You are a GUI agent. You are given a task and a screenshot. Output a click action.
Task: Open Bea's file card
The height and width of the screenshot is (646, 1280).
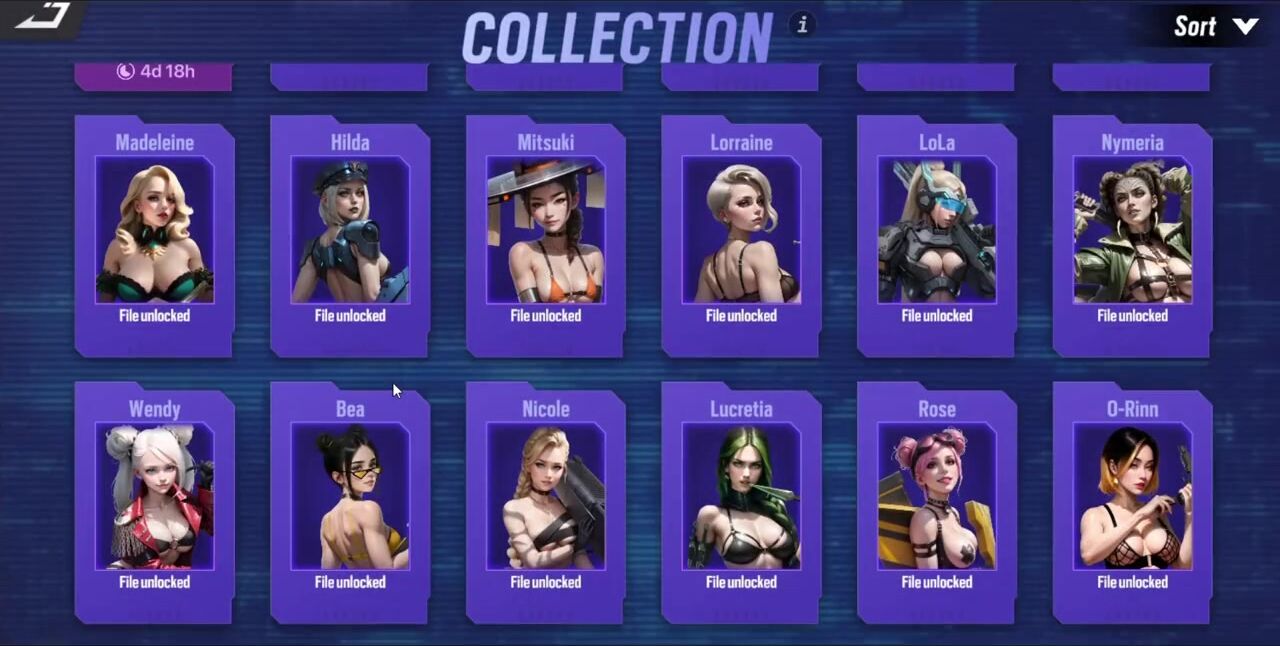[350, 502]
